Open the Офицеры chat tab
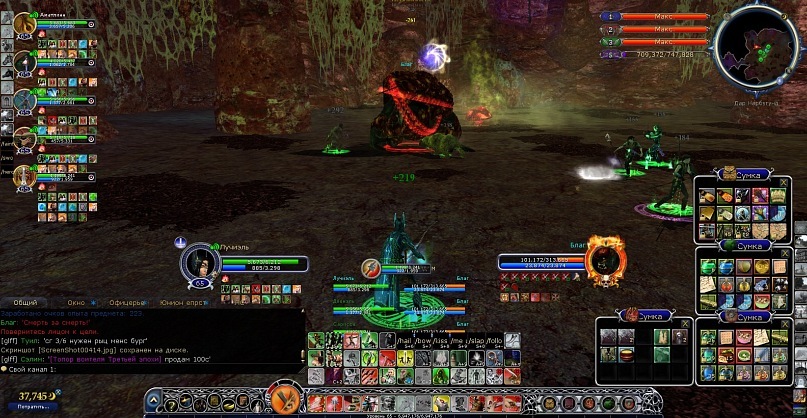This screenshot has height=418, width=807. (126, 301)
